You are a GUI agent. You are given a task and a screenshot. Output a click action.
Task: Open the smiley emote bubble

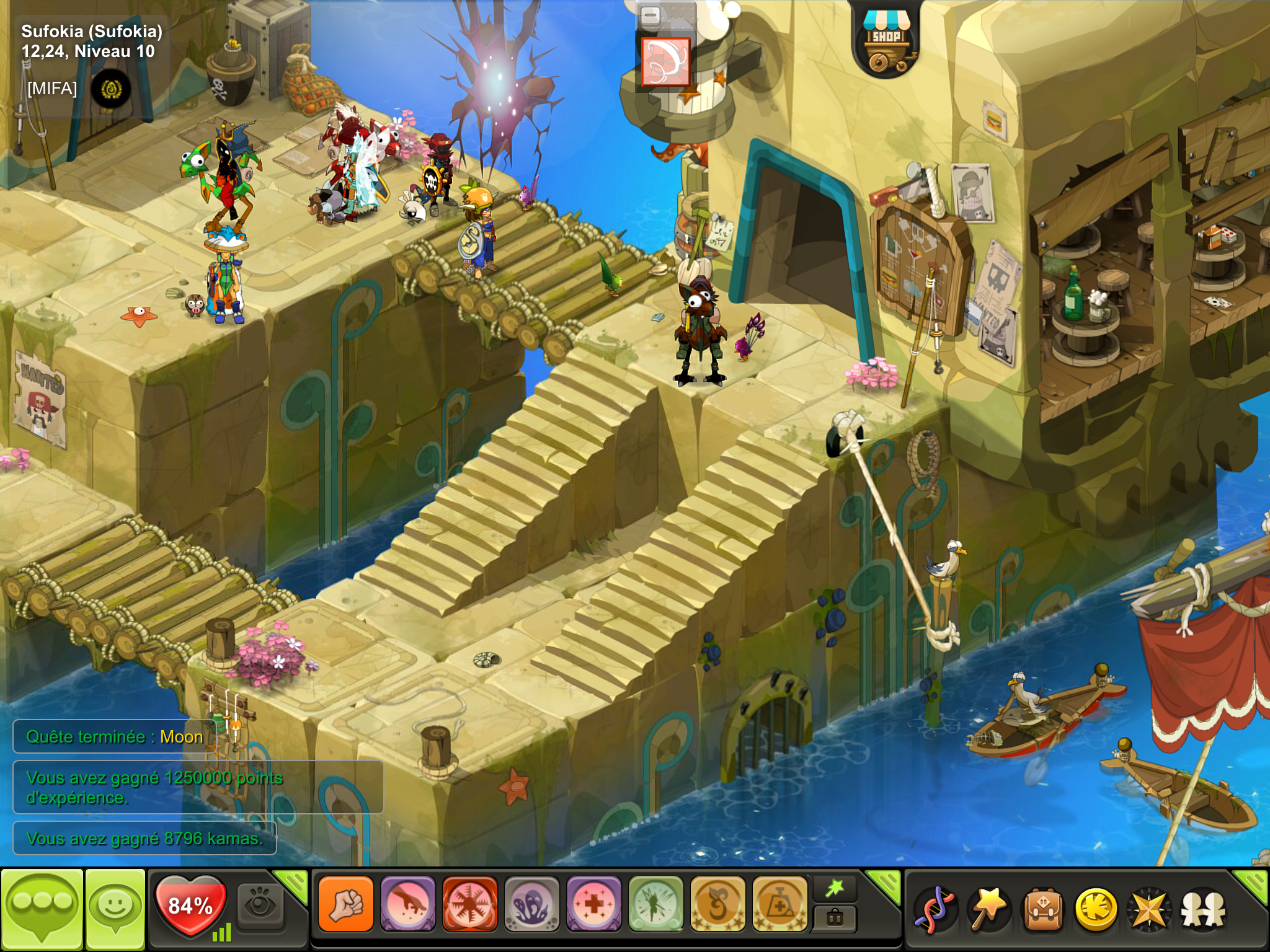(x=115, y=908)
